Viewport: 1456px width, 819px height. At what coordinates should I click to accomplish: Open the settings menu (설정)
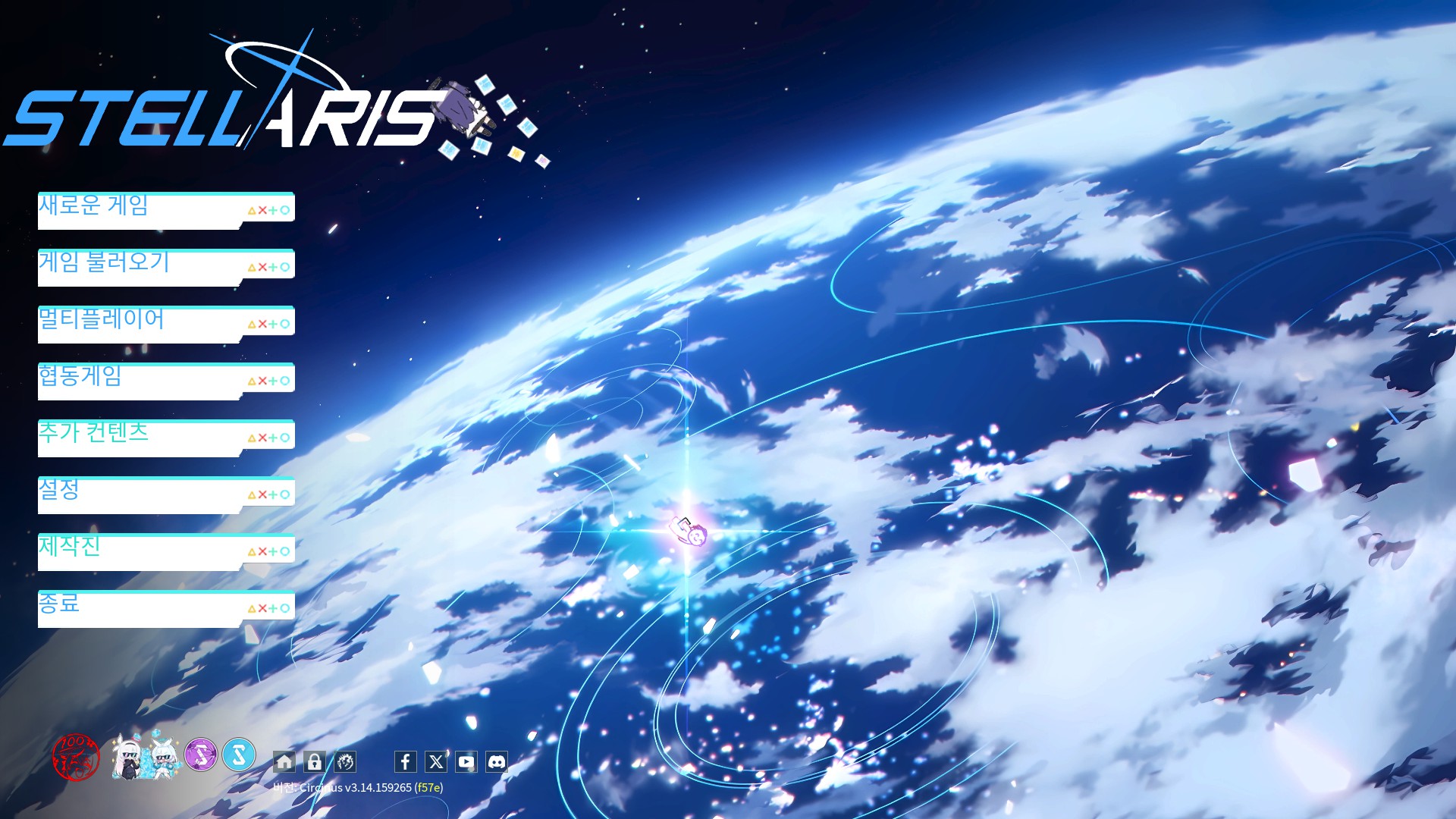point(165,494)
